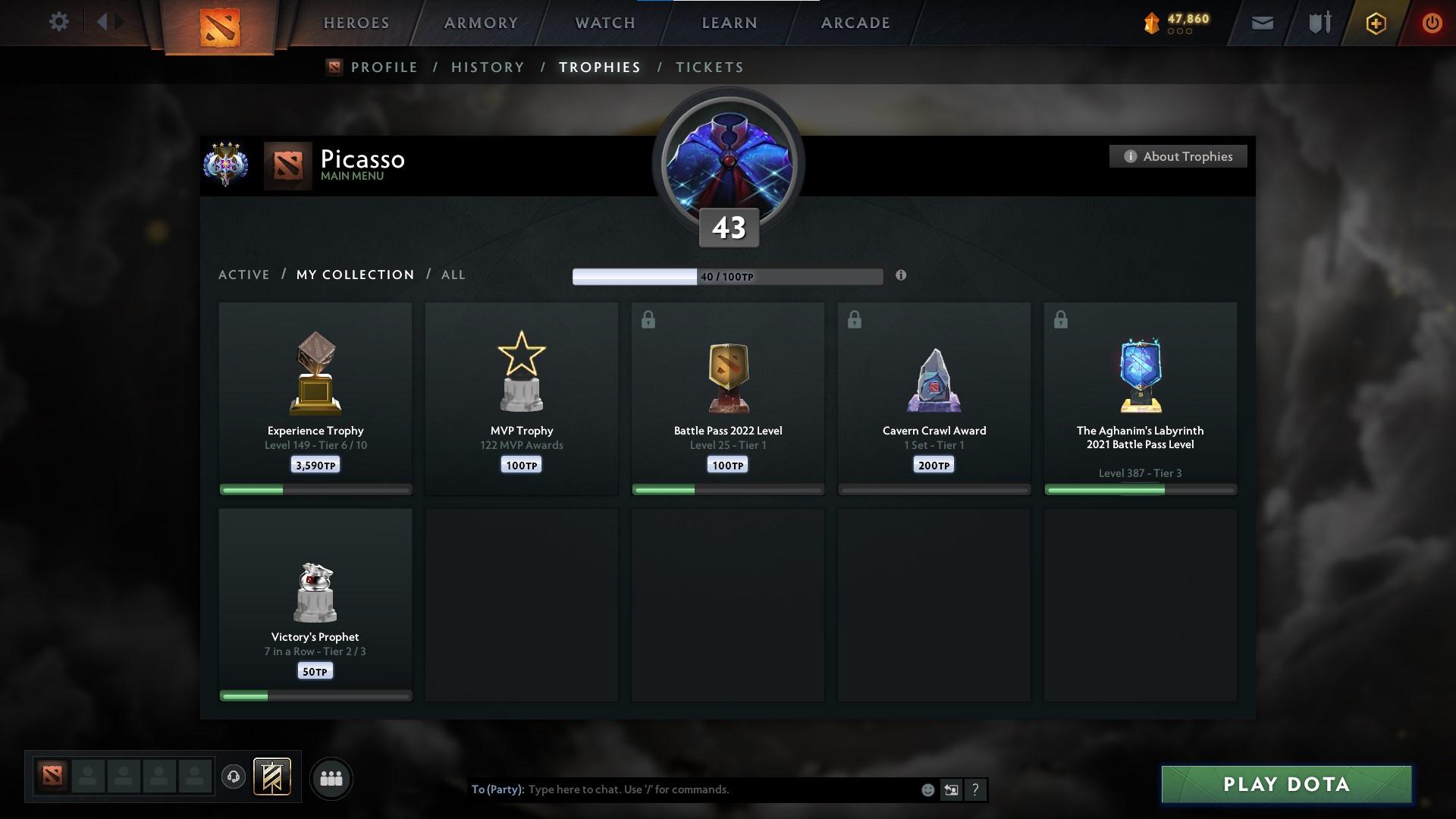
Task: Open the ARCADE section
Action: pos(854,23)
